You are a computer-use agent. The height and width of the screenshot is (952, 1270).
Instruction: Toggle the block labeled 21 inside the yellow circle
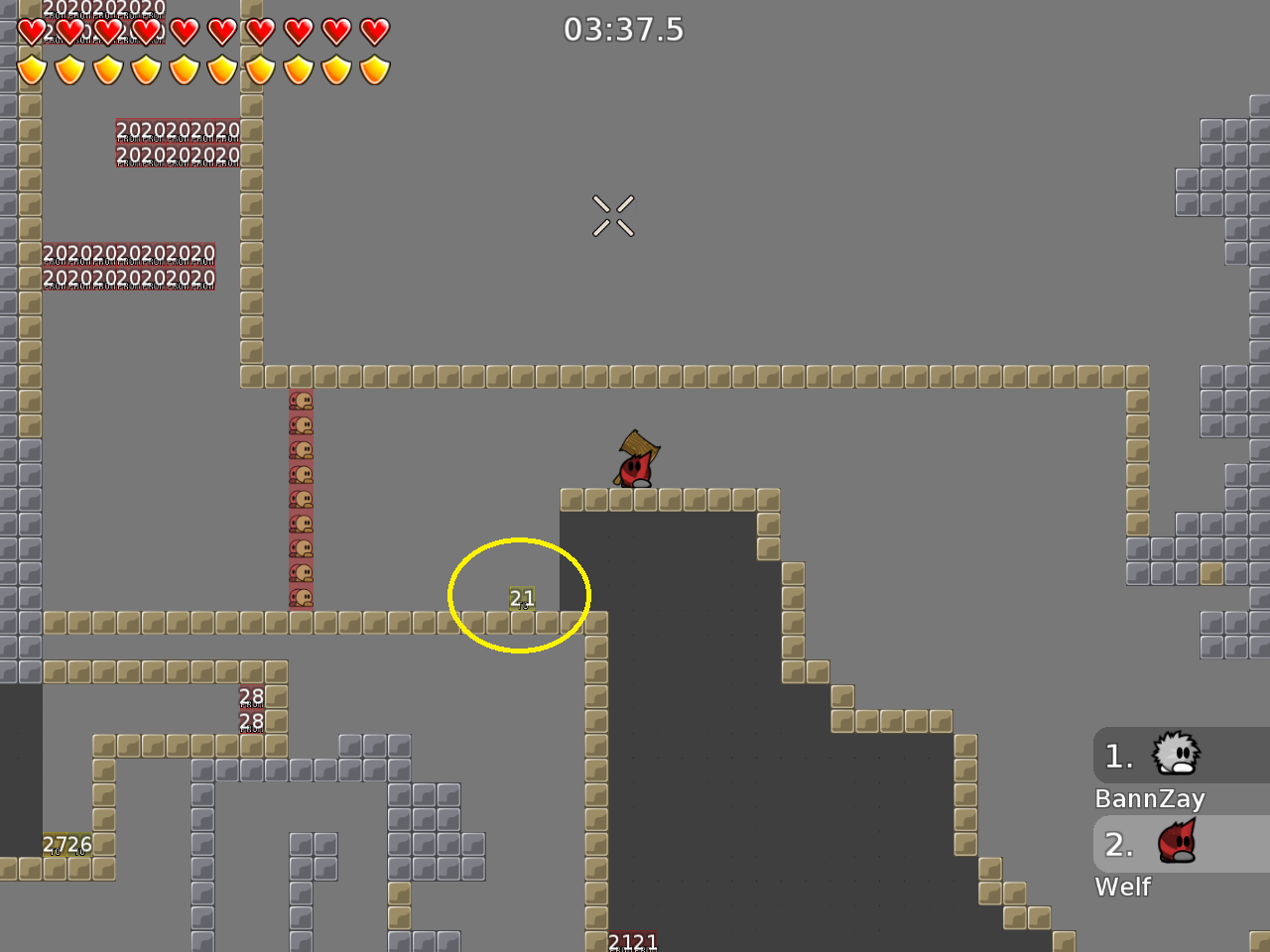[x=520, y=598]
